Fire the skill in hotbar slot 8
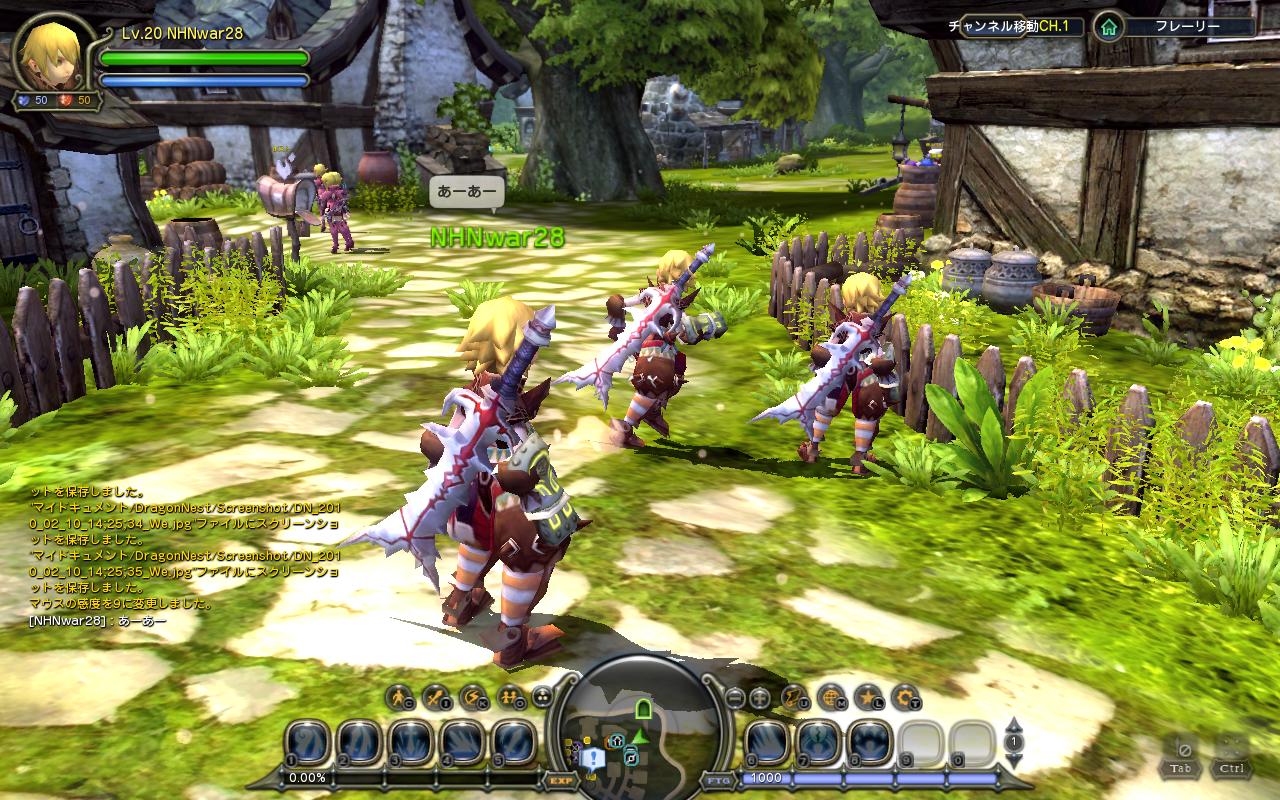Viewport: 1280px width, 800px height. 870,743
